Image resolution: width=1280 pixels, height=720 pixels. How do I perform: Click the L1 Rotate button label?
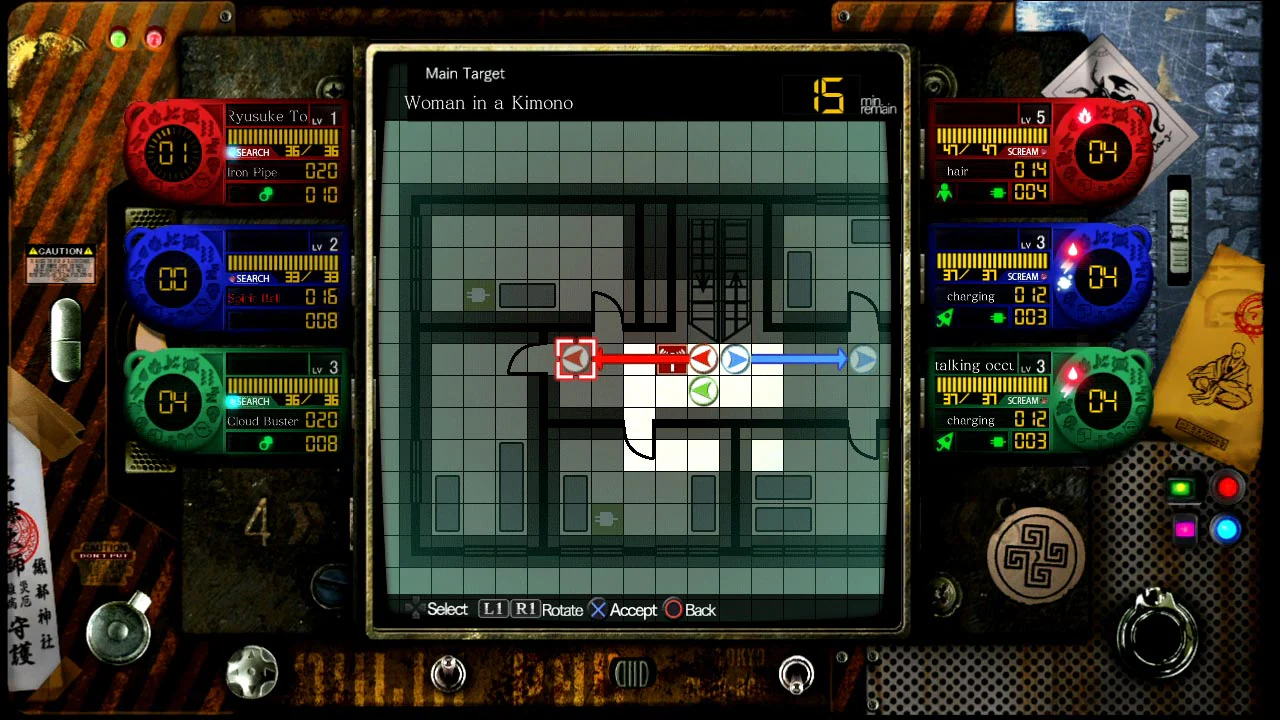tap(493, 609)
